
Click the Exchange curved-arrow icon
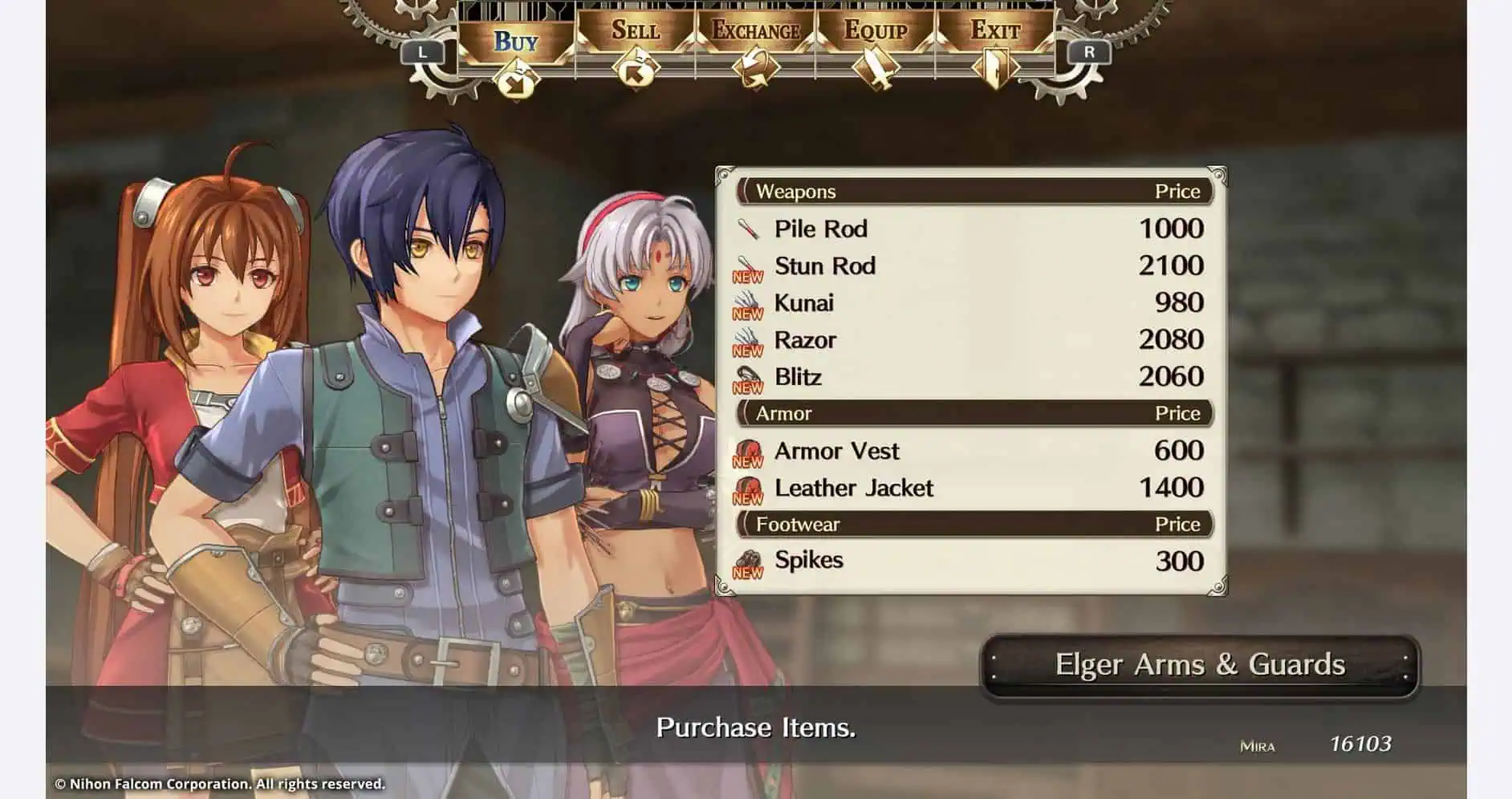coord(754,69)
